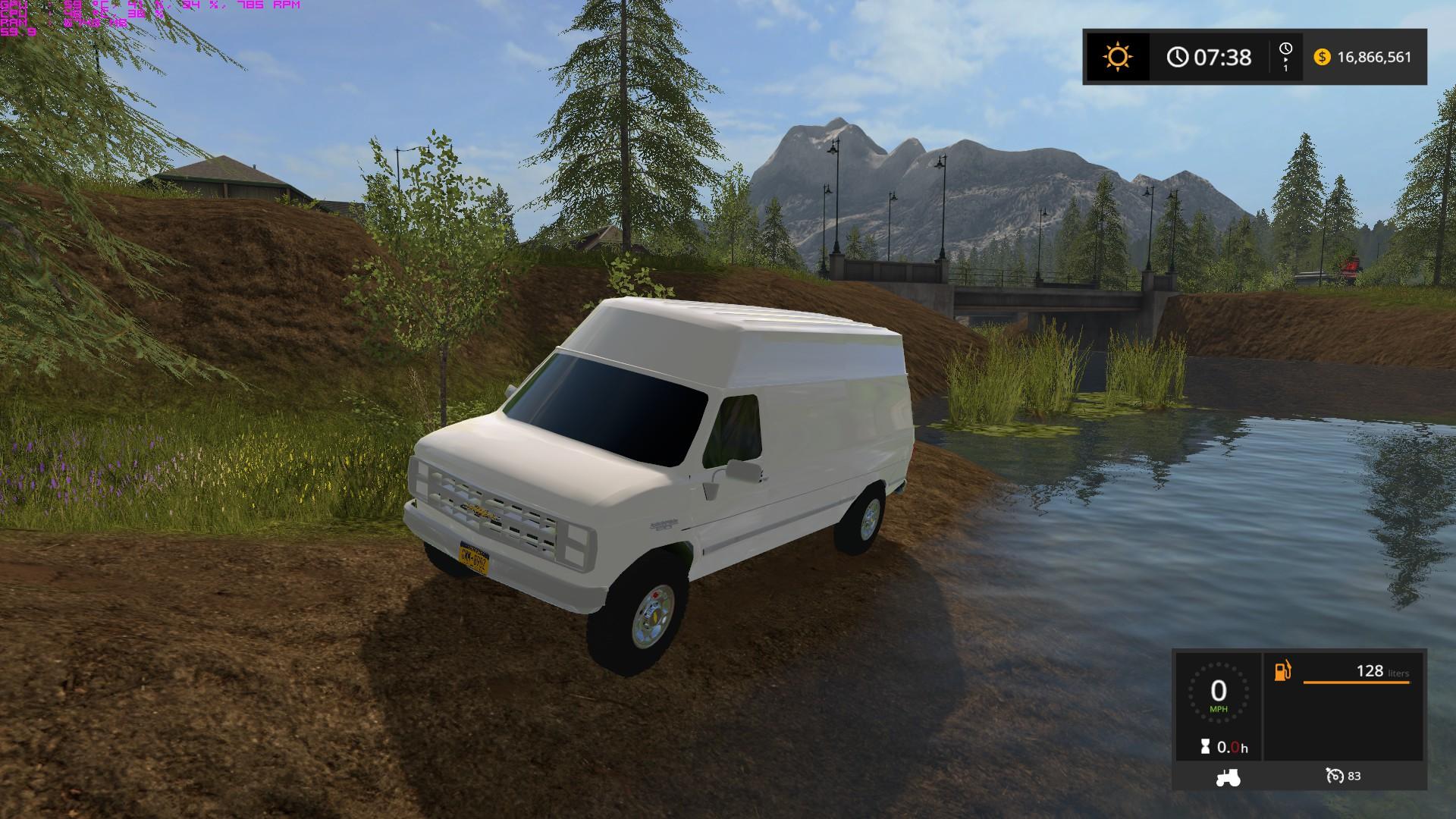Toggle the cruise control speed icon

point(1335,776)
